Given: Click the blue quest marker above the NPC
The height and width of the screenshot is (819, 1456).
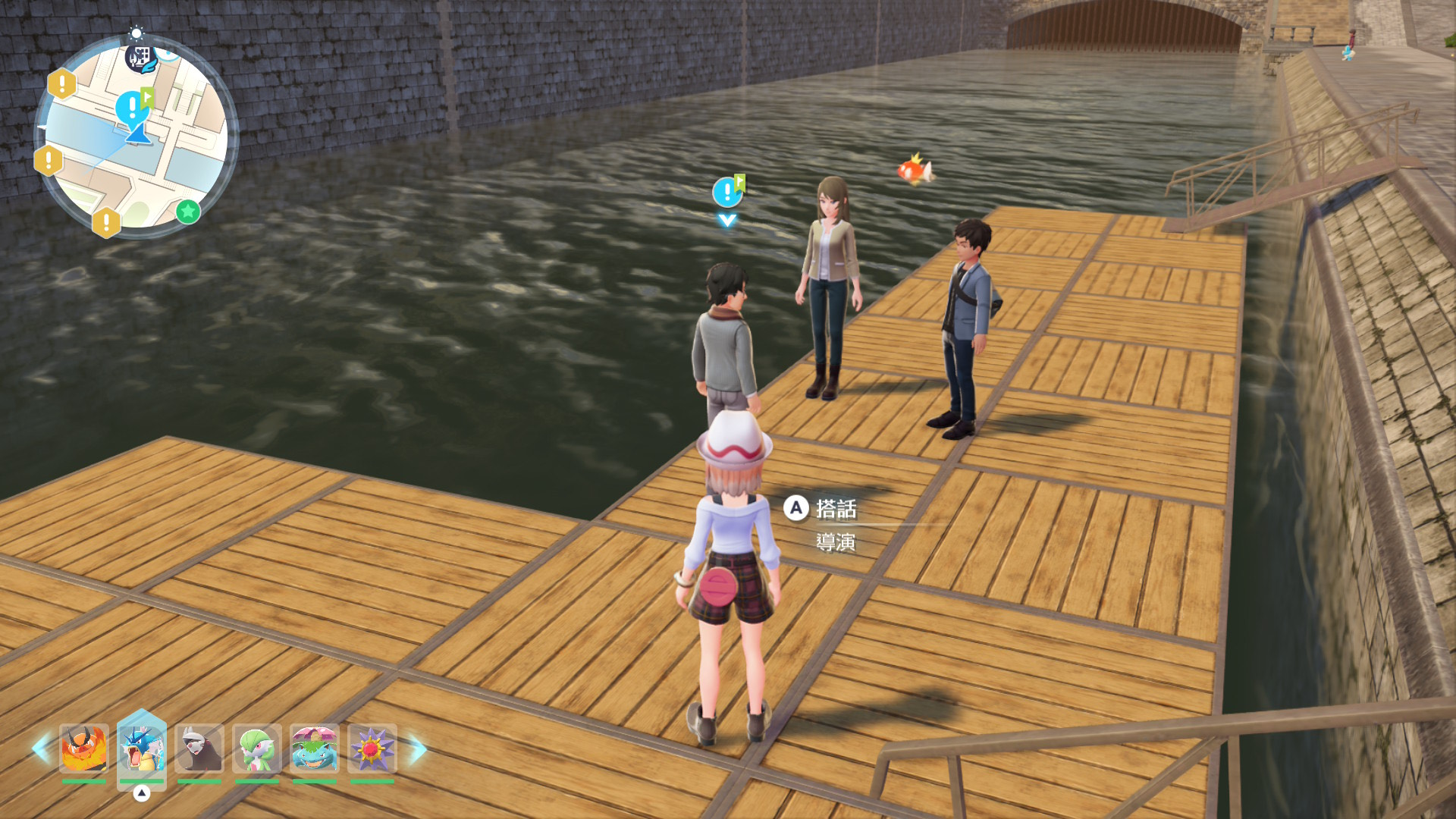Looking at the screenshot, I should [727, 192].
